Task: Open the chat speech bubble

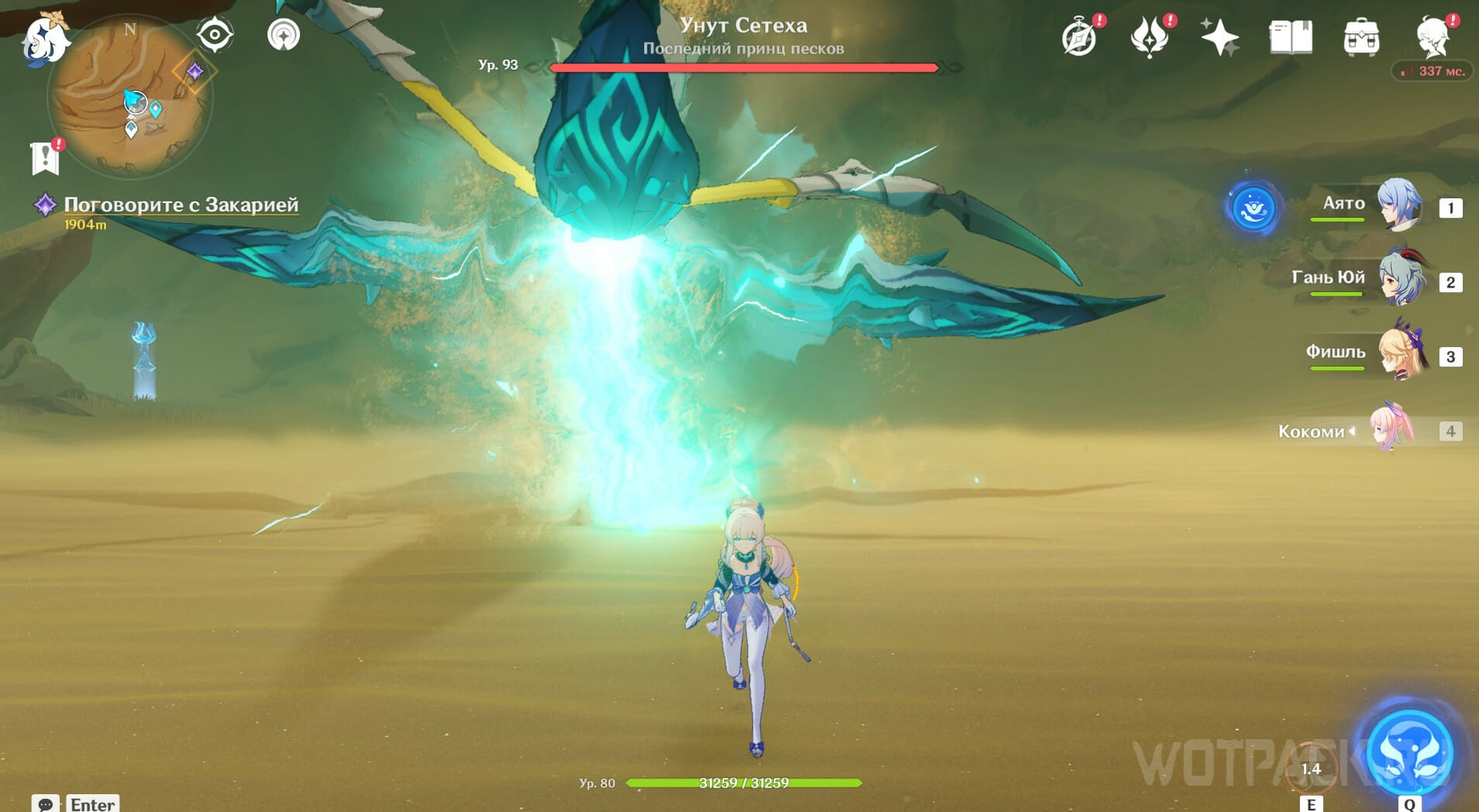Action: (45, 803)
